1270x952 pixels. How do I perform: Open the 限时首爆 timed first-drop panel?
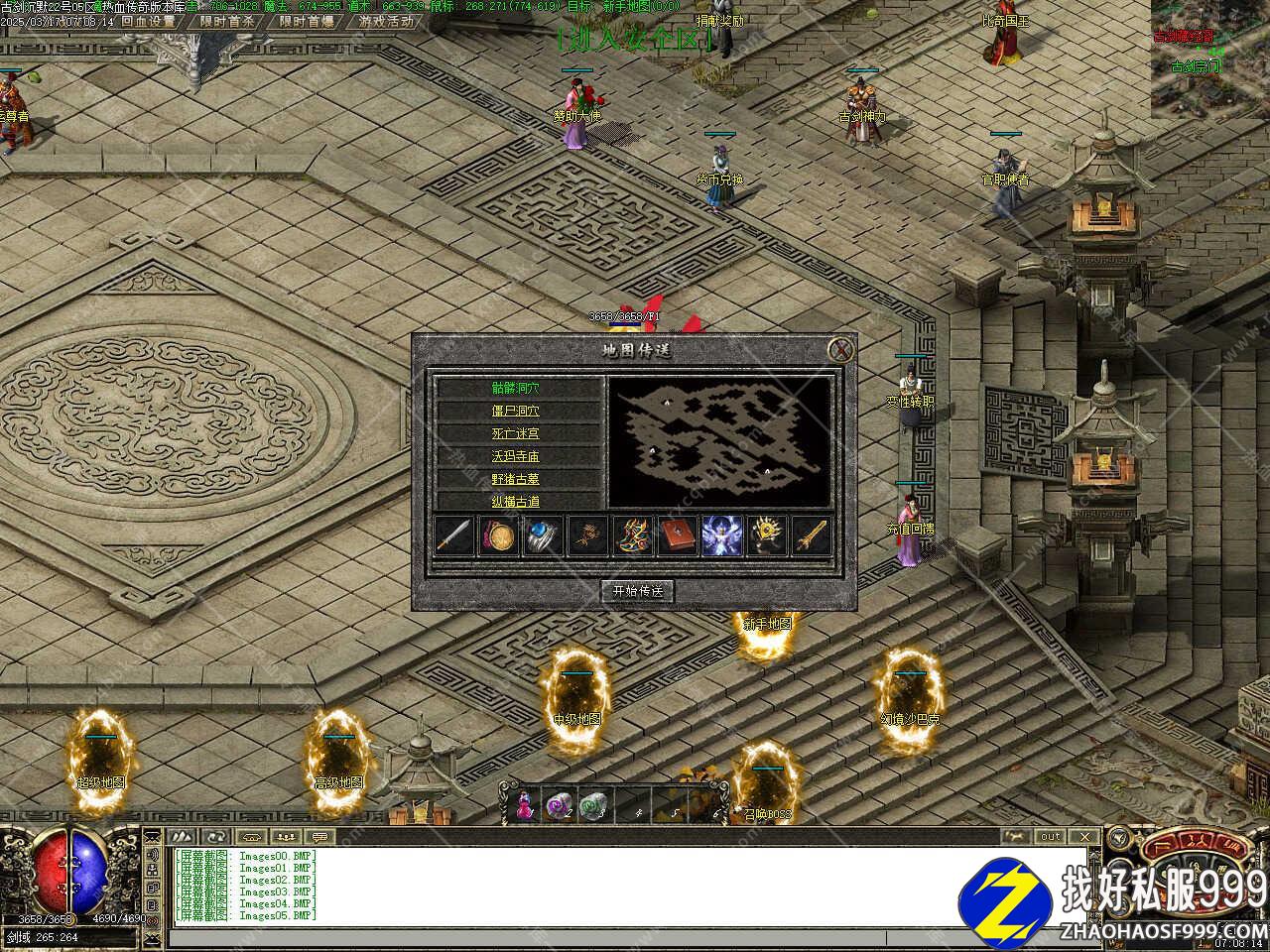[306, 21]
